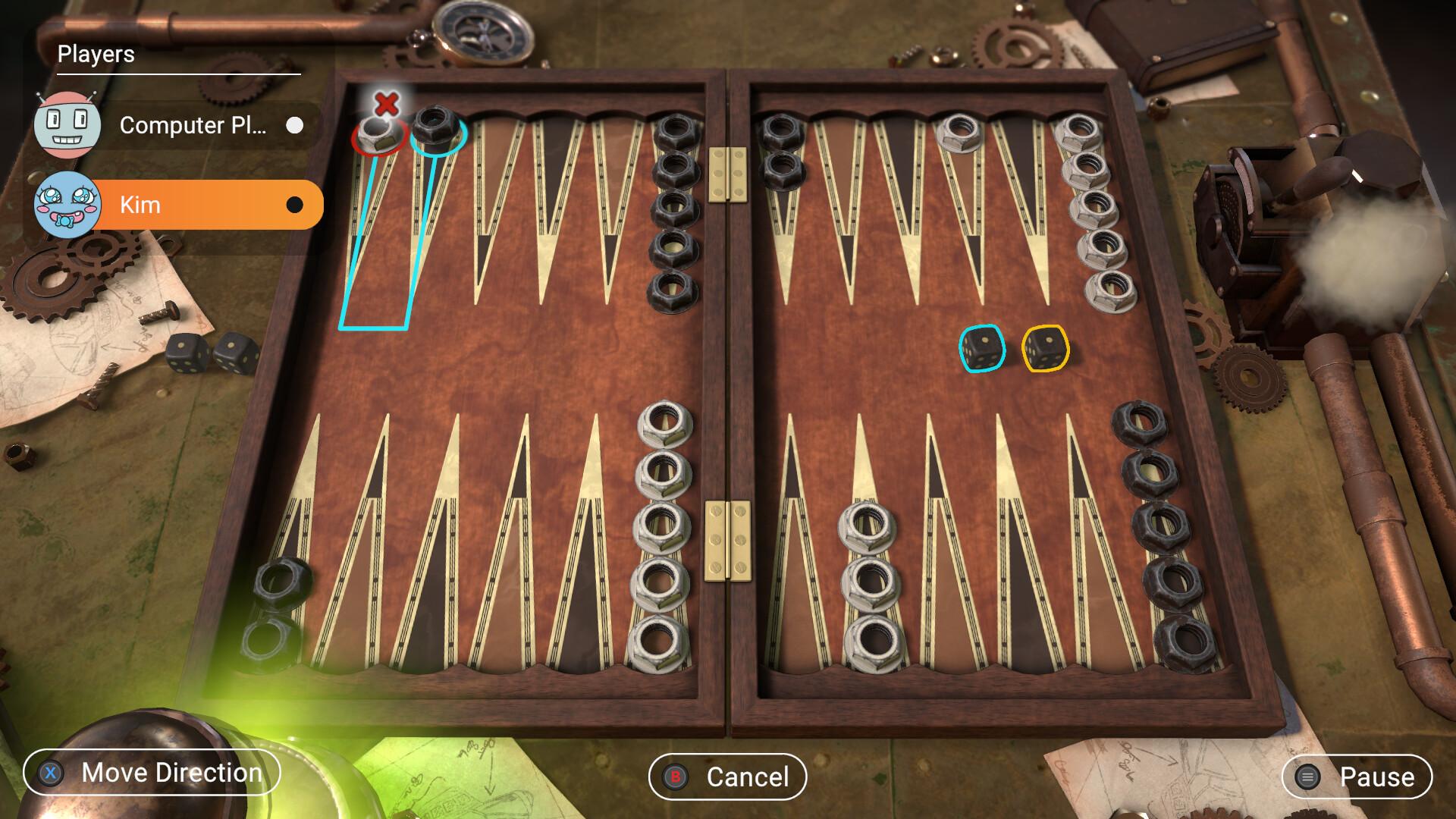
Task: Click the Computer Player robot avatar
Action: click(67, 125)
